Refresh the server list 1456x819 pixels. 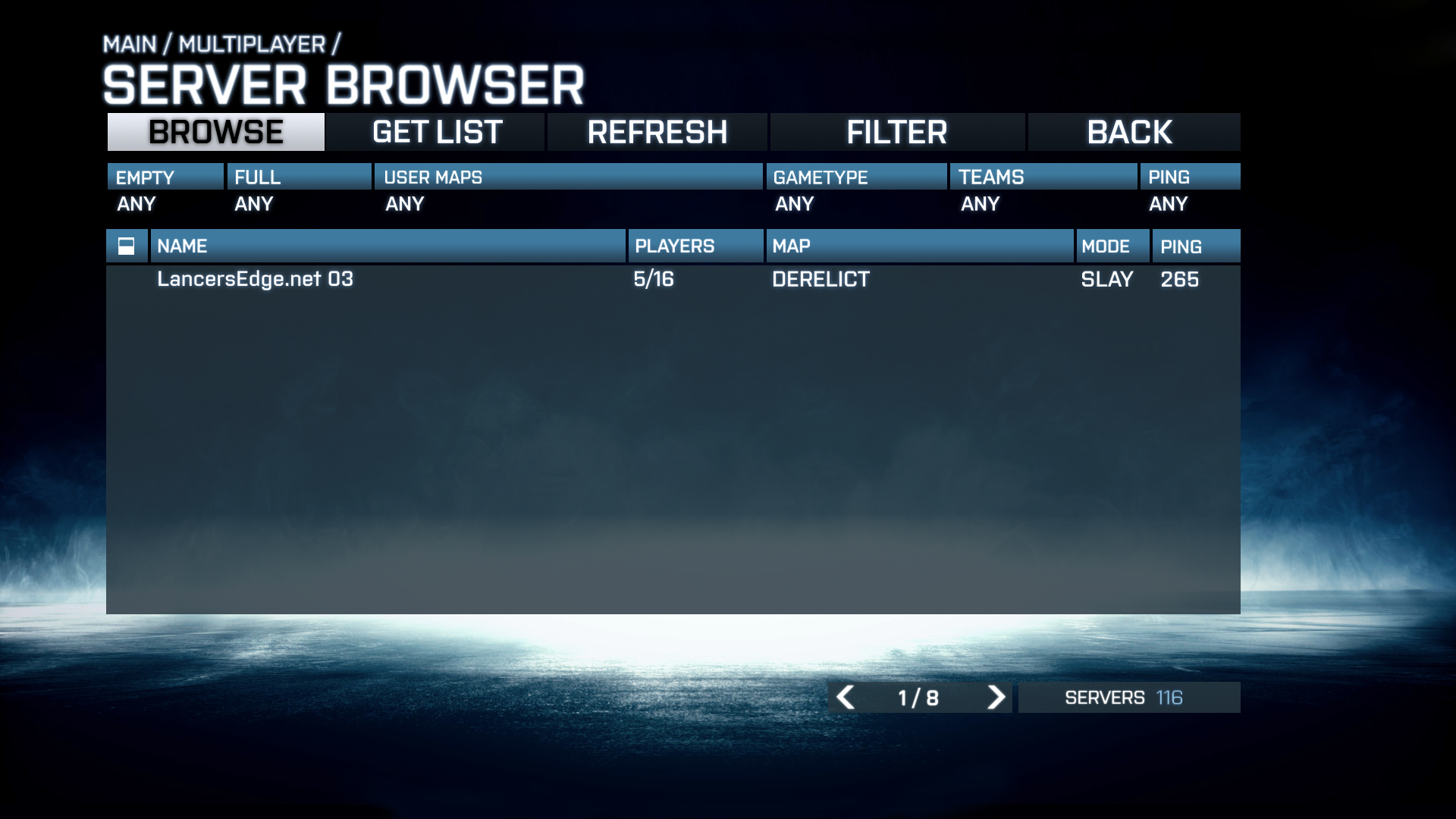point(657,132)
